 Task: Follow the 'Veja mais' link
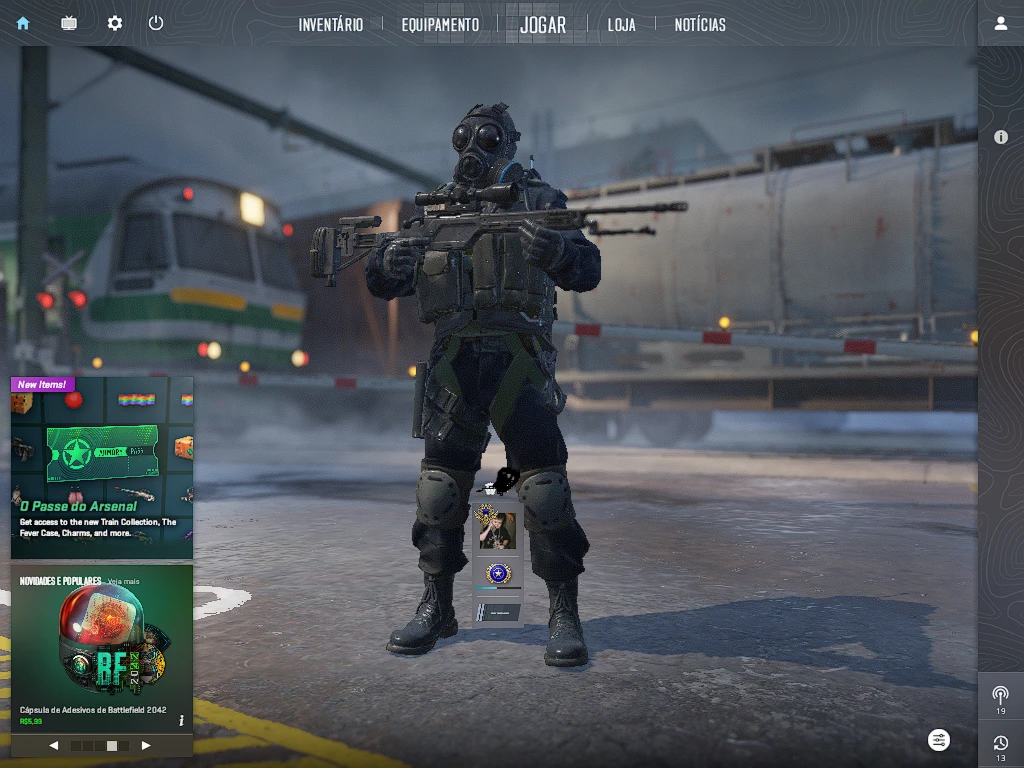pos(124,581)
